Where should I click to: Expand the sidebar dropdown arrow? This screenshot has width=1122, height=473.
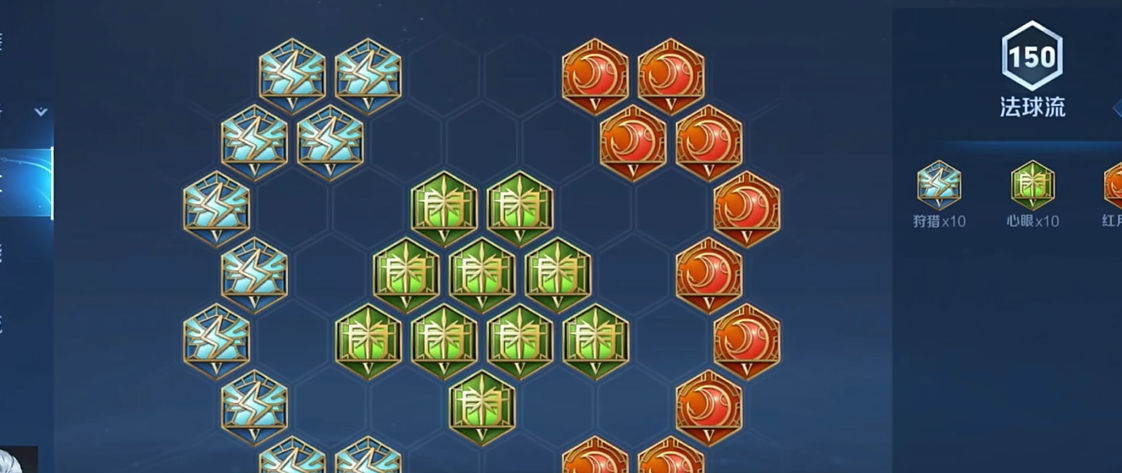coord(41,112)
